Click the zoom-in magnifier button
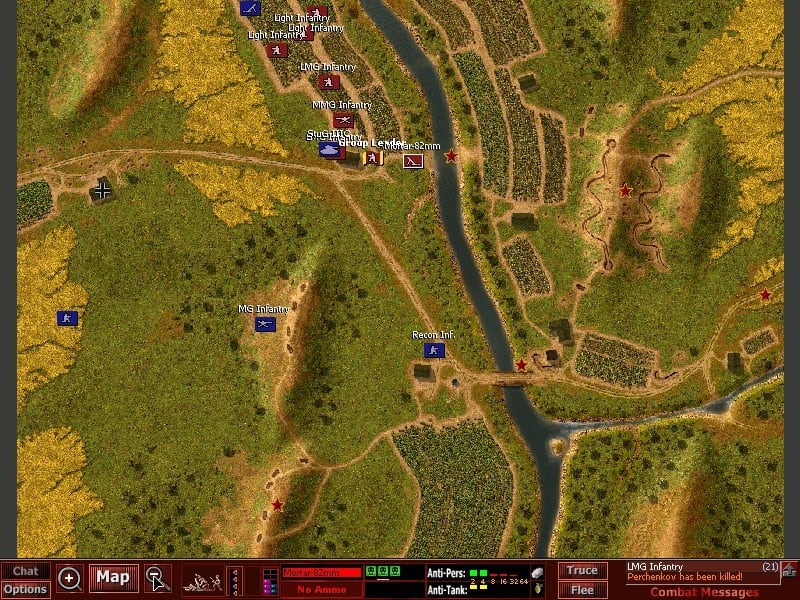The width and height of the screenshot is (800, 600). (69, 578)
